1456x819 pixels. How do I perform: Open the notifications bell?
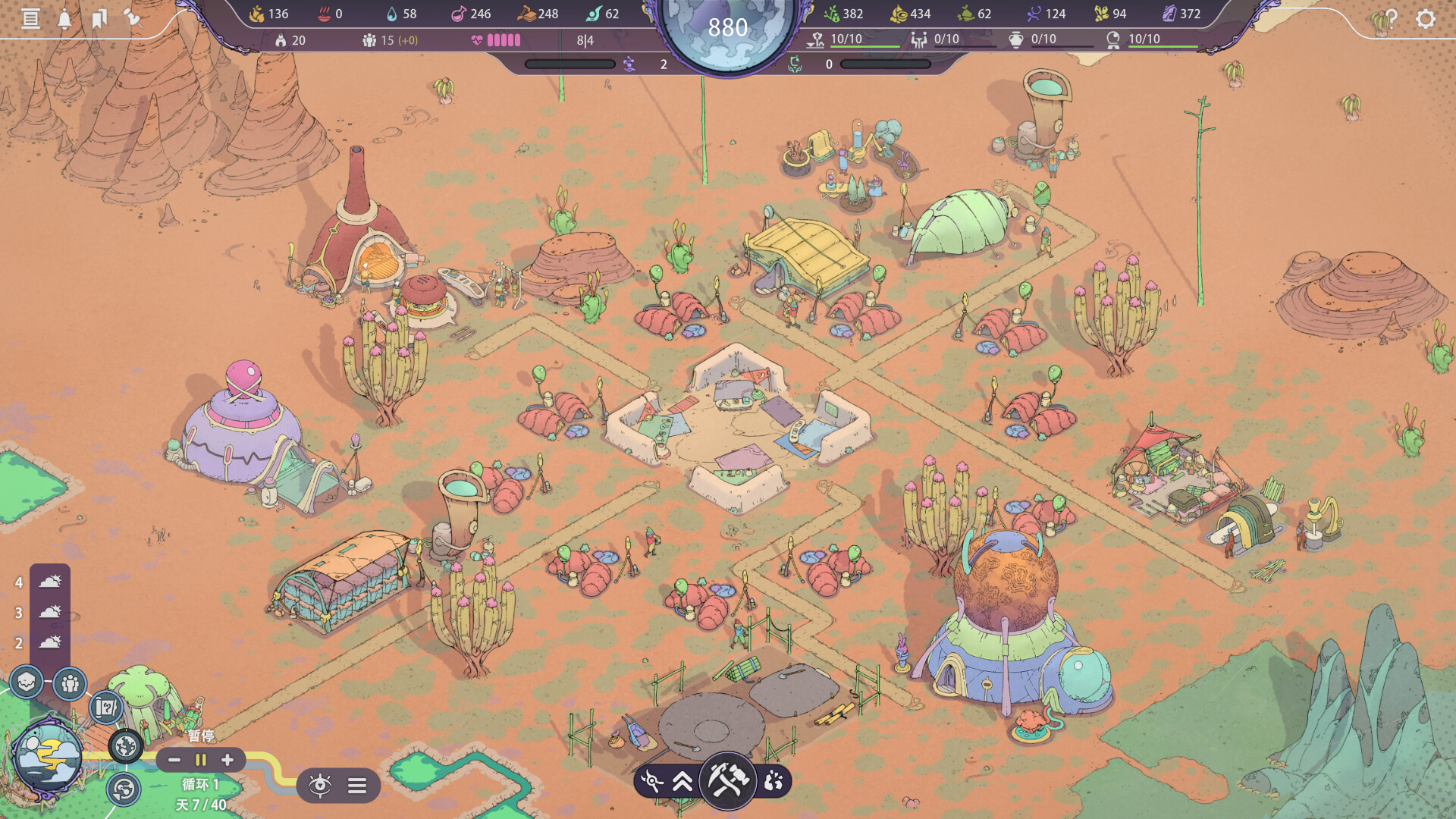[x=64, y=18]
